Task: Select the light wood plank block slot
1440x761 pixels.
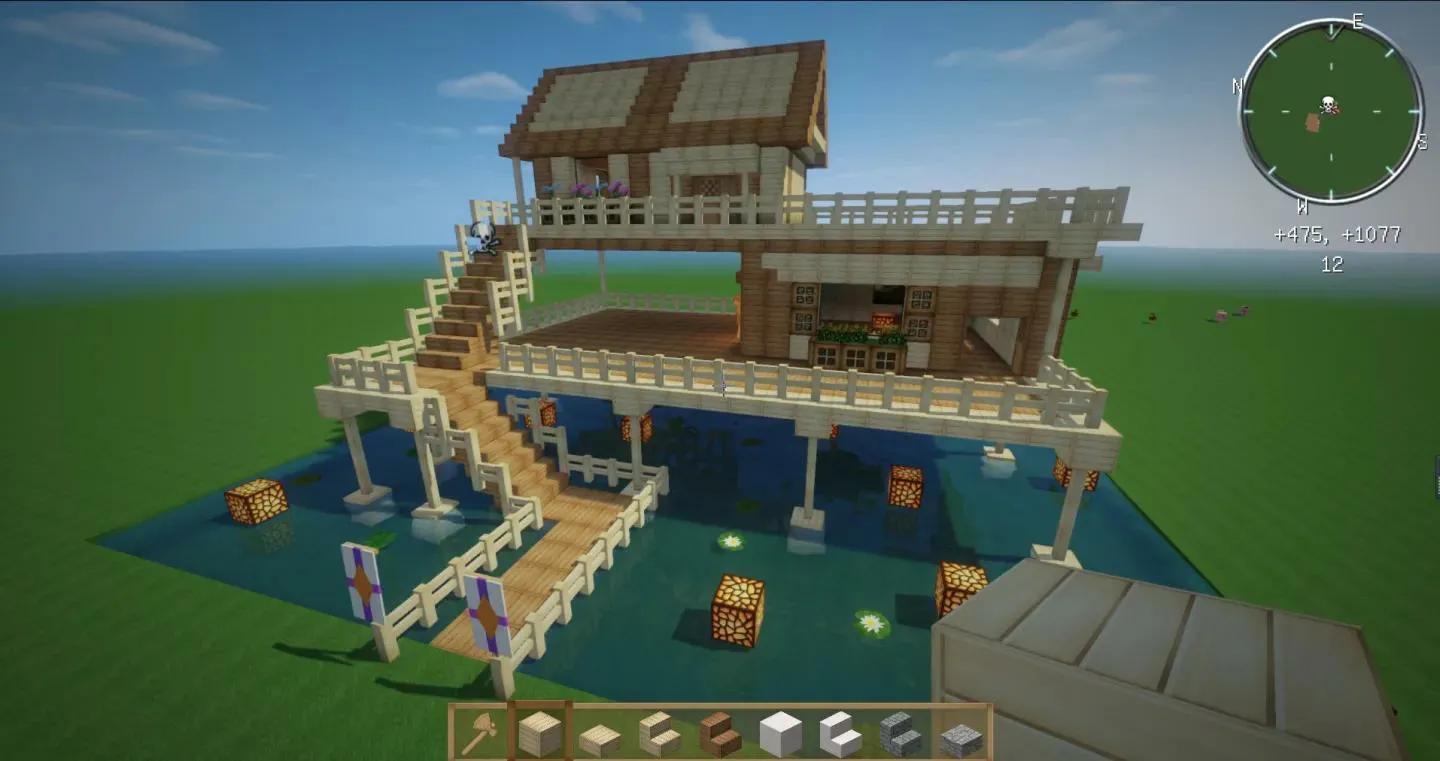Action: [540, 735]
